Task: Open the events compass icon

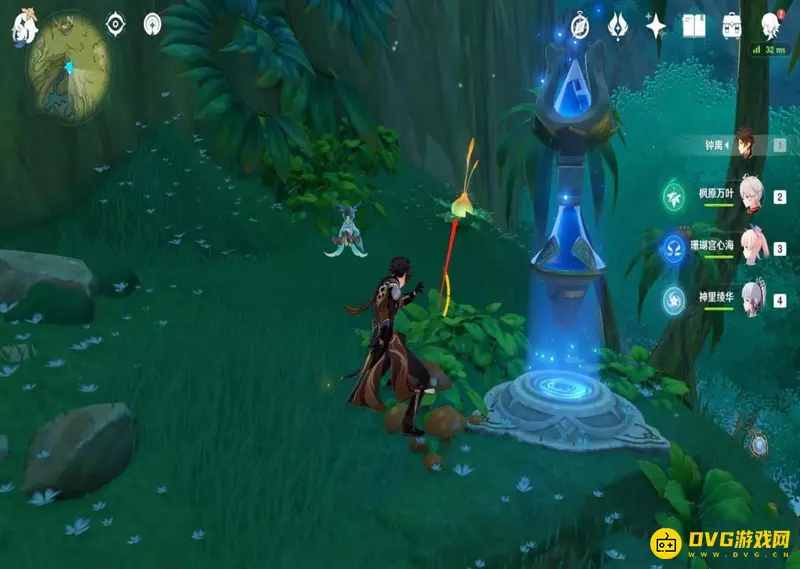Action: (x=582, y=26)
